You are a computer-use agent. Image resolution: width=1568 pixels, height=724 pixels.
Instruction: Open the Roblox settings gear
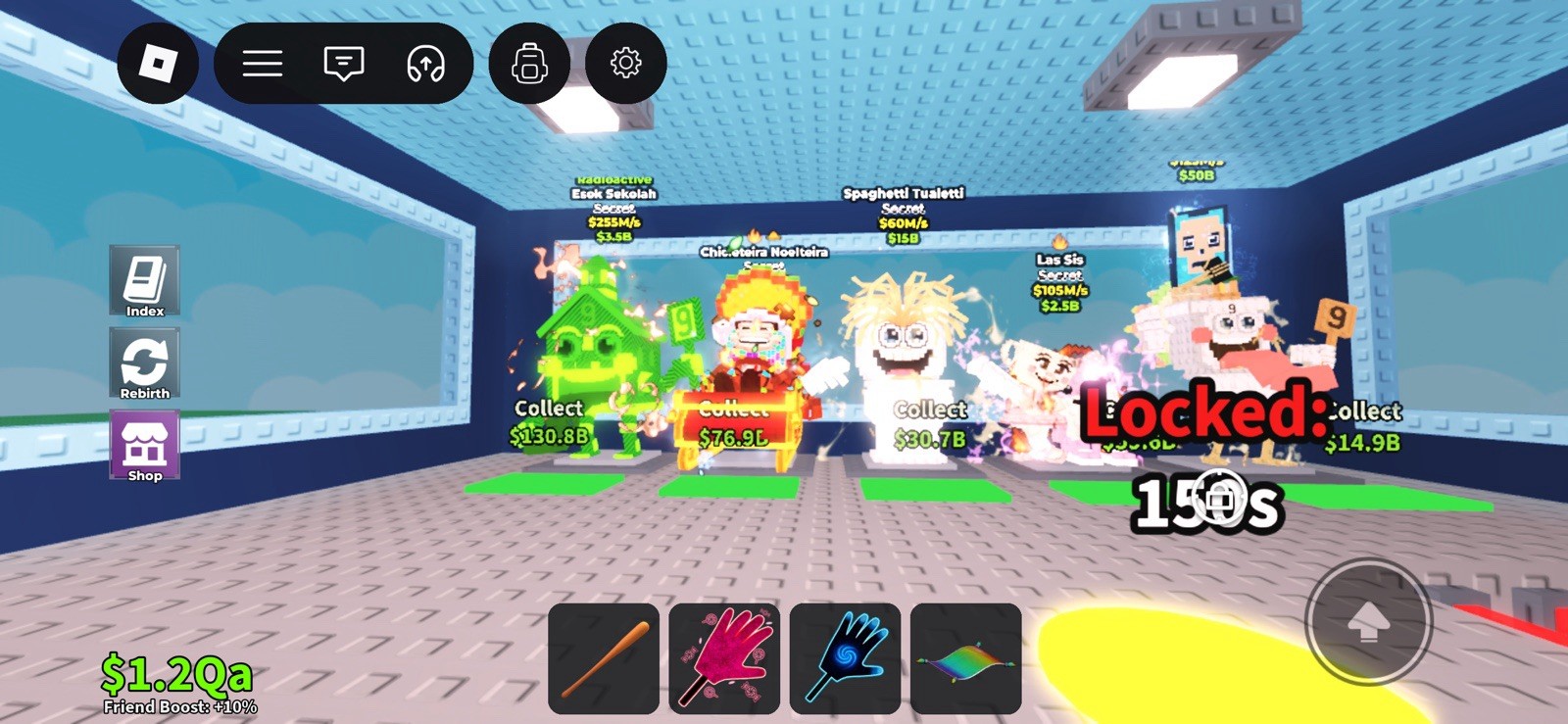pyautogui.click(x=627, y=63)
